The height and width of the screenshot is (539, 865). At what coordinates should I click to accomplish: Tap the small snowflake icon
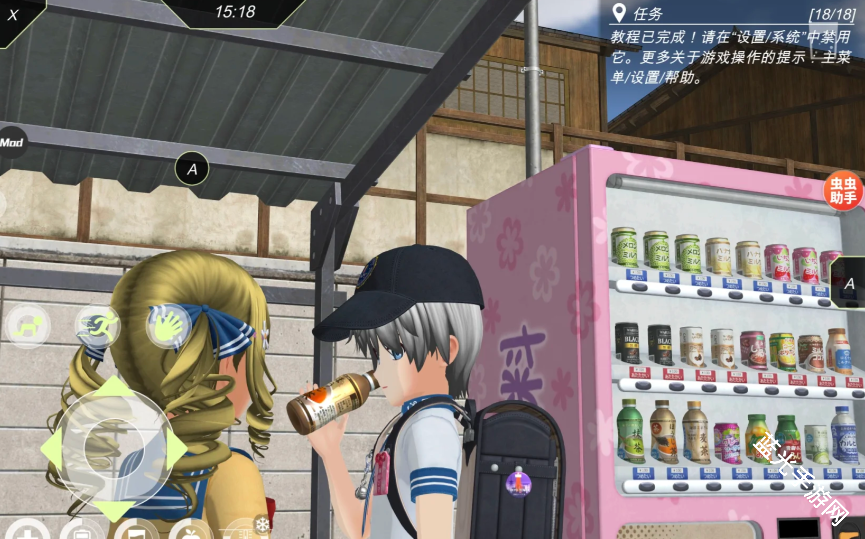click(262, 524)
